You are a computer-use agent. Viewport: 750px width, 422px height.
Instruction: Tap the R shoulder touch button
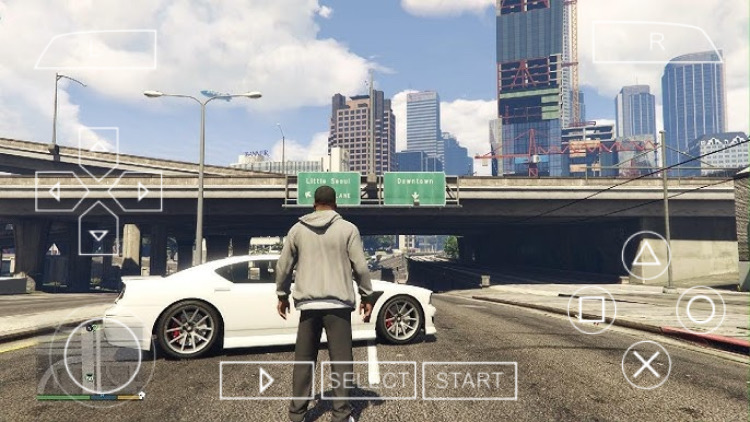[656, 42]
